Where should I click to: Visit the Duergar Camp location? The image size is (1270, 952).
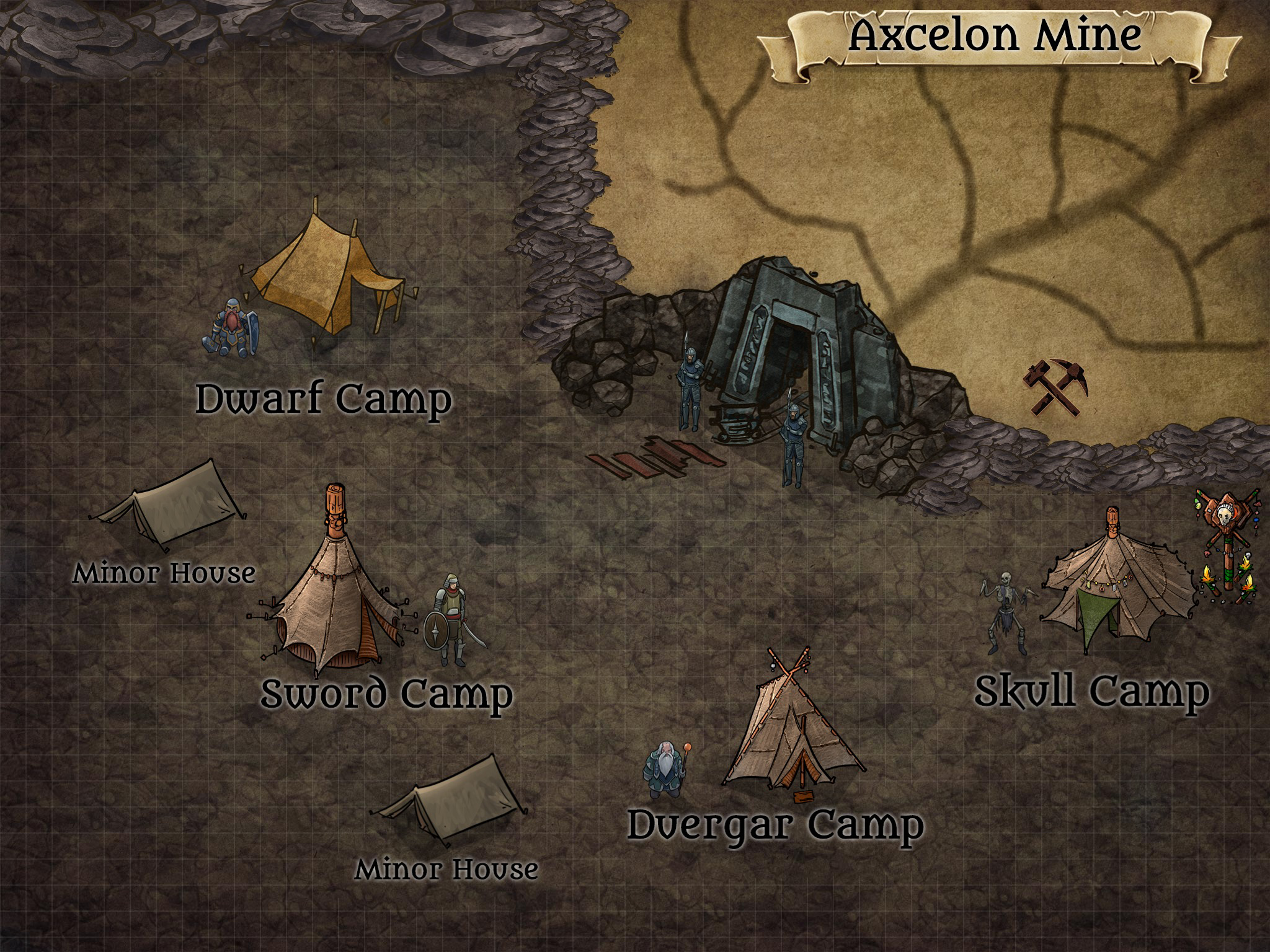(775, 824)
